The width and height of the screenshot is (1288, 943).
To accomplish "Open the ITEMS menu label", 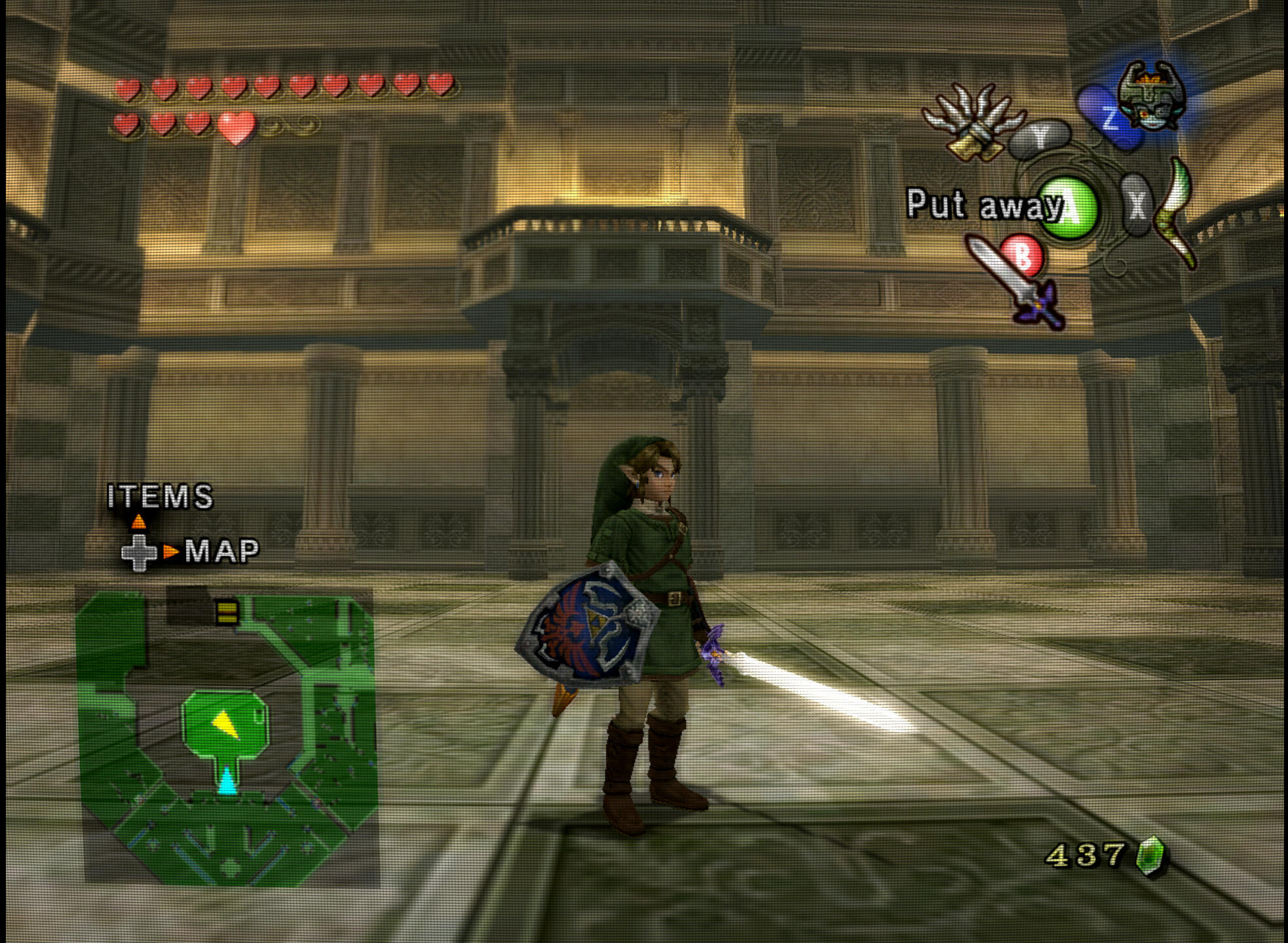I will [161, 496].
